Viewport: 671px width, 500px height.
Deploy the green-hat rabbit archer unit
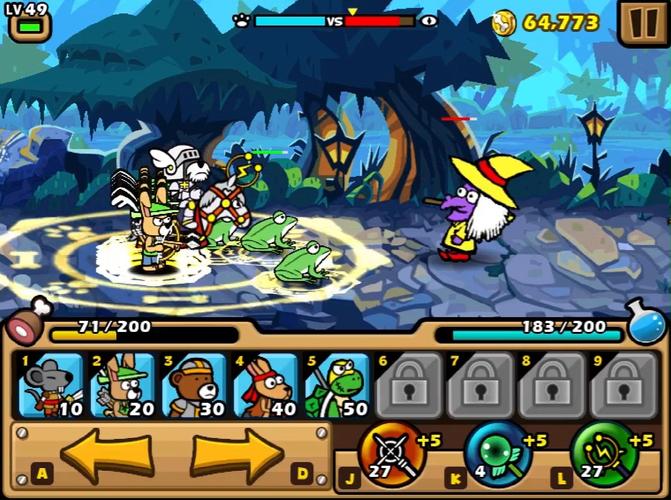(x=123, y=385)
